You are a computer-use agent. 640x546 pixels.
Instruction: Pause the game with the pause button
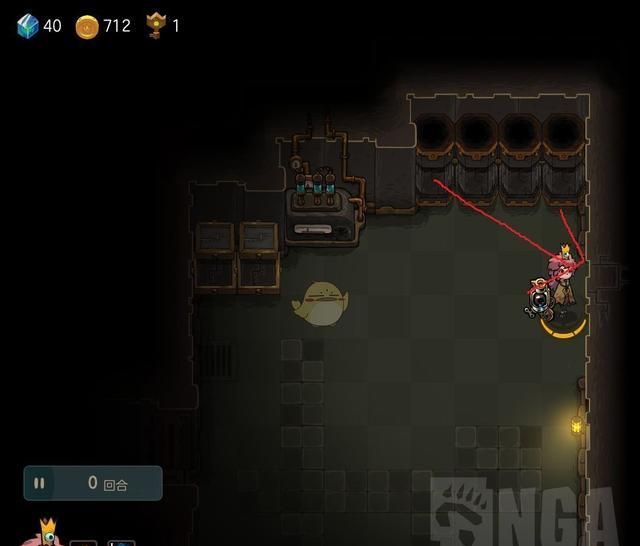40,484
